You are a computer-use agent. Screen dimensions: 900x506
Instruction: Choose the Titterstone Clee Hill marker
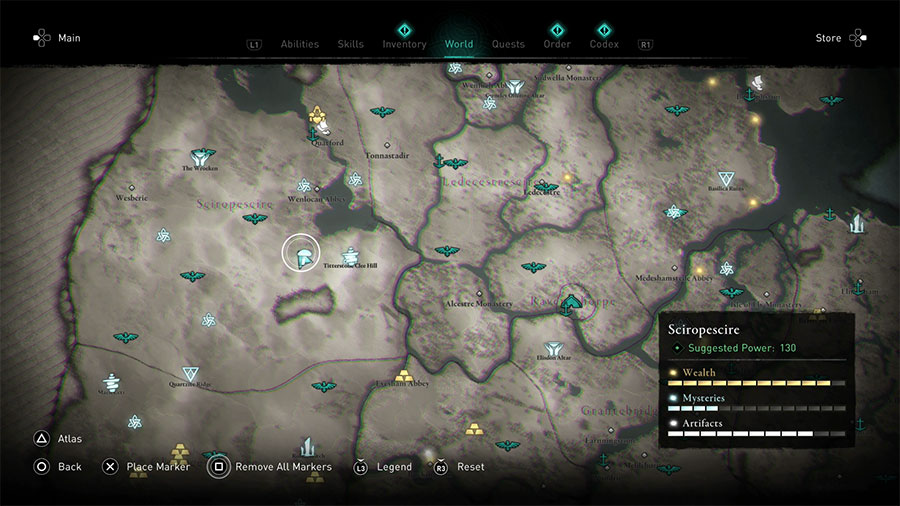click(x=351, y=257)
